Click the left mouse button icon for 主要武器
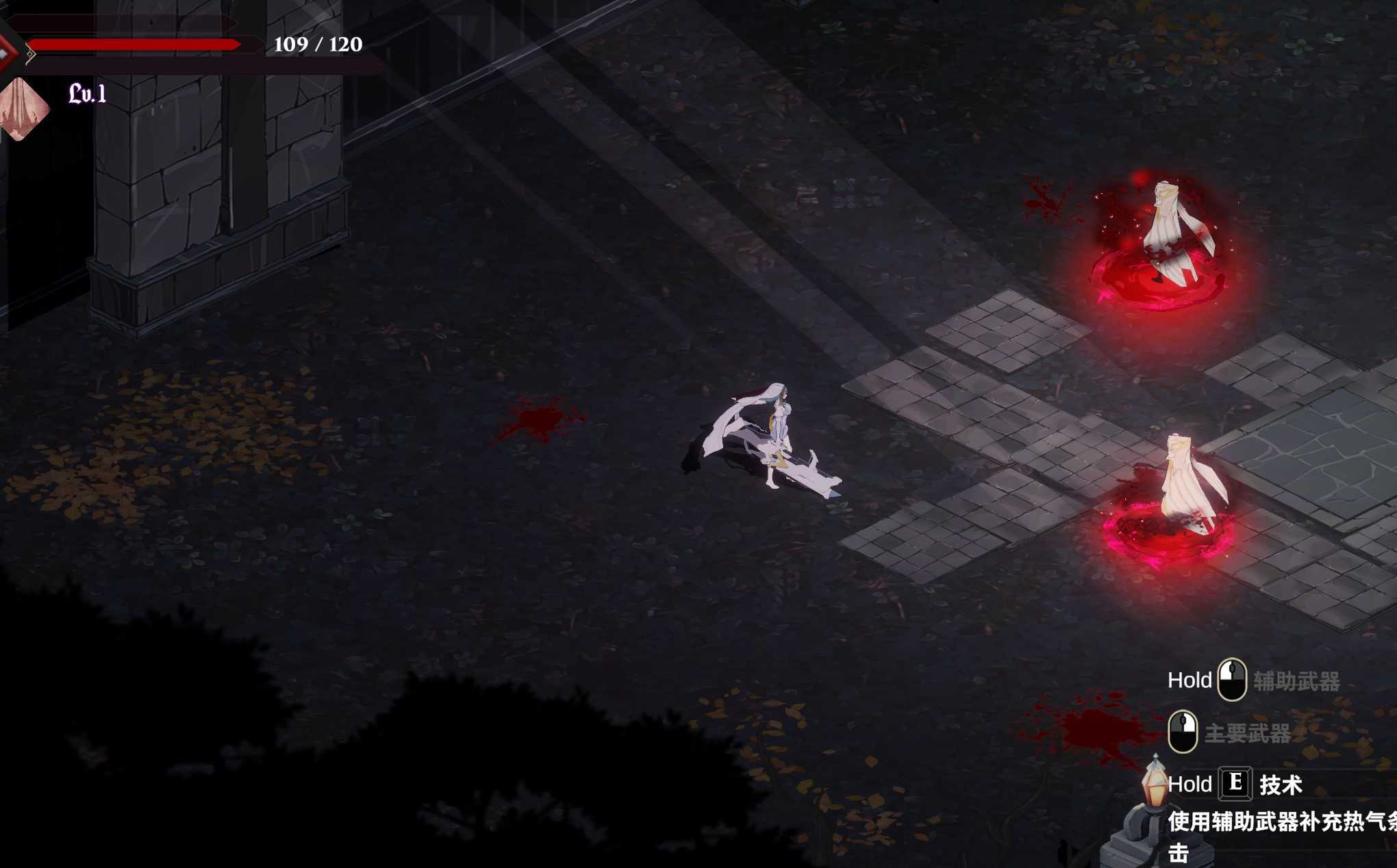 click(x=1183, y=731)
